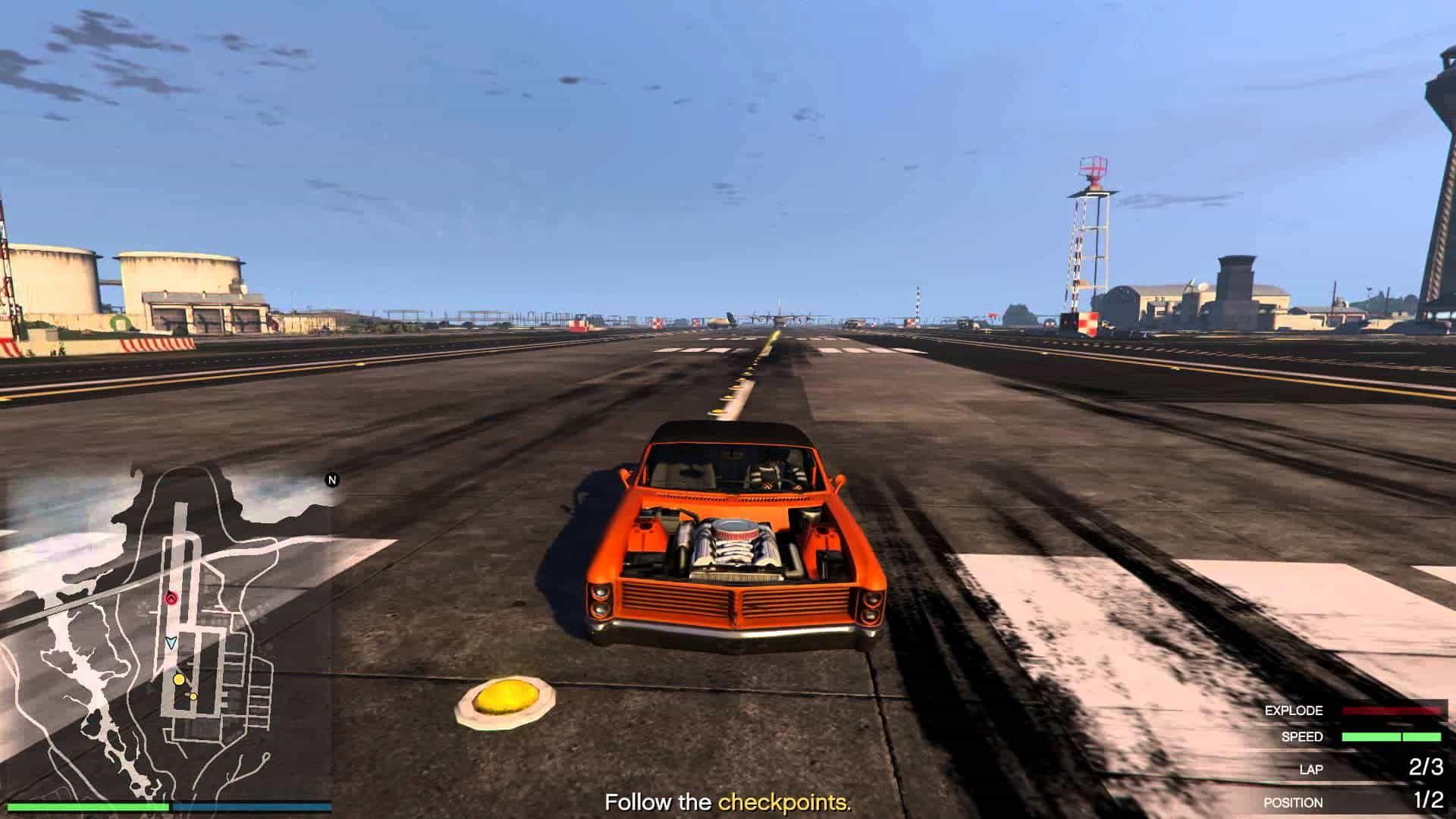The image size is (1456, 819).
Task: Click the north compass marker on minimap
Action: tap(331, 480)
